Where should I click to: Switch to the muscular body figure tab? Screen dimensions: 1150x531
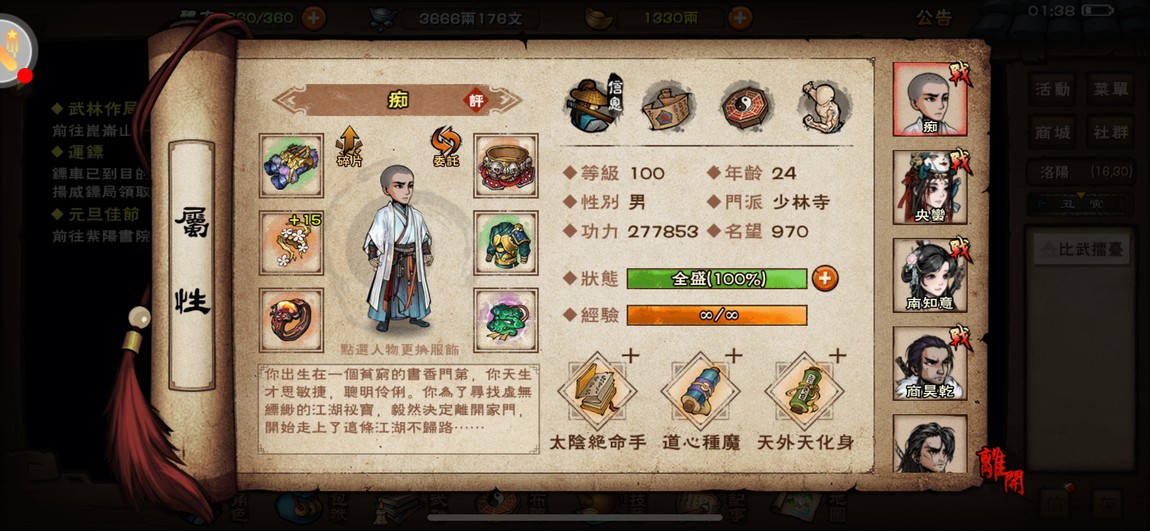click(x=825, y=105)
